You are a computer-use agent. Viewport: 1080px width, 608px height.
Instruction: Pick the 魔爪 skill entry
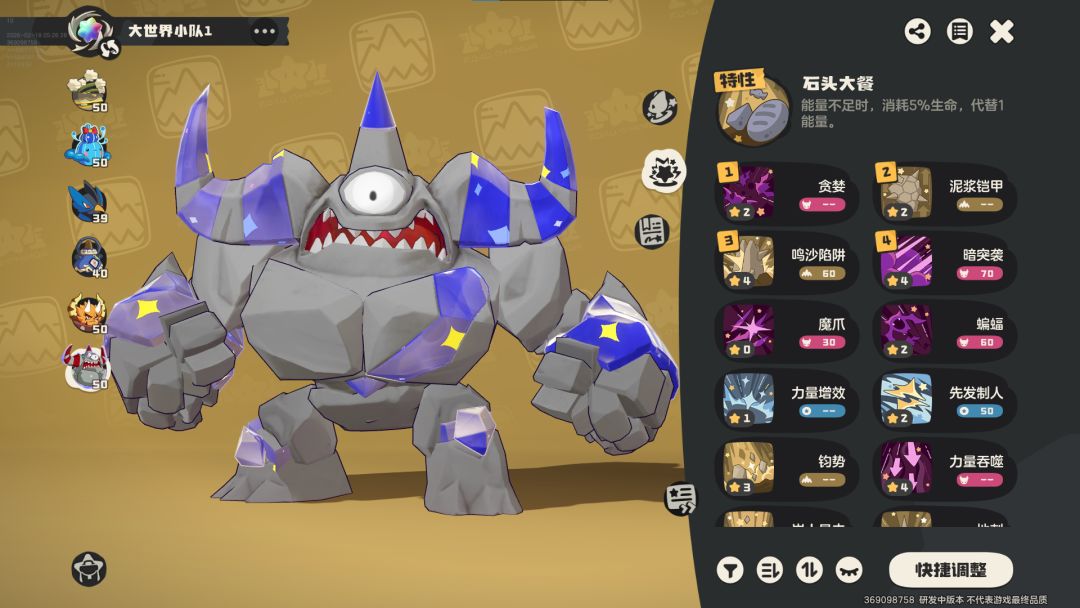(x=787, y=332)
